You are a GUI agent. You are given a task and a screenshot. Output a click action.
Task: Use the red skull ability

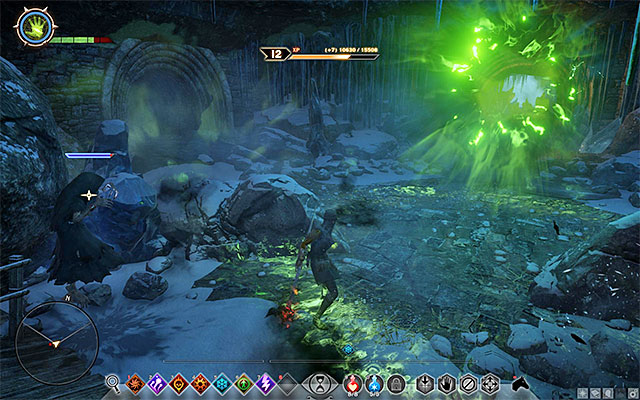(178, 382)
